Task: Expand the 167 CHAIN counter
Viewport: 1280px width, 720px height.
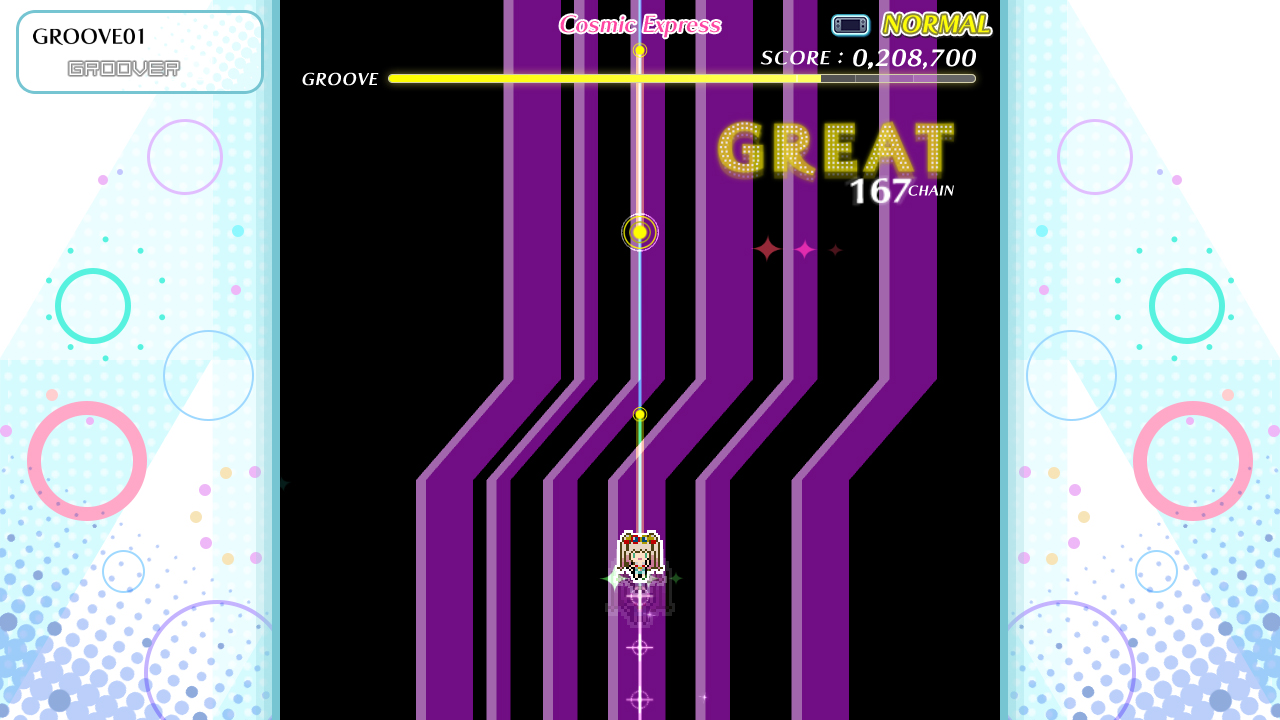Action: point(900,190)
